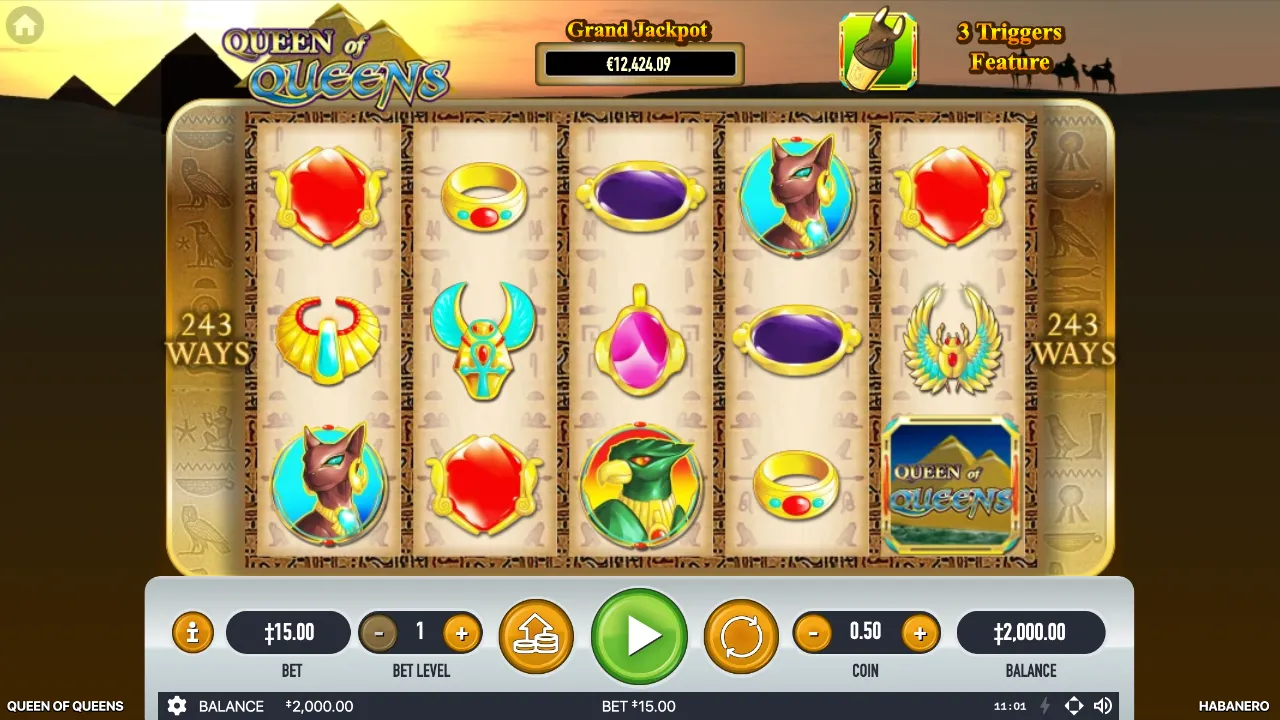The height and width of the screenshot is (720, 1280).
Task: Lower the coin value
Action: (813, 633)
